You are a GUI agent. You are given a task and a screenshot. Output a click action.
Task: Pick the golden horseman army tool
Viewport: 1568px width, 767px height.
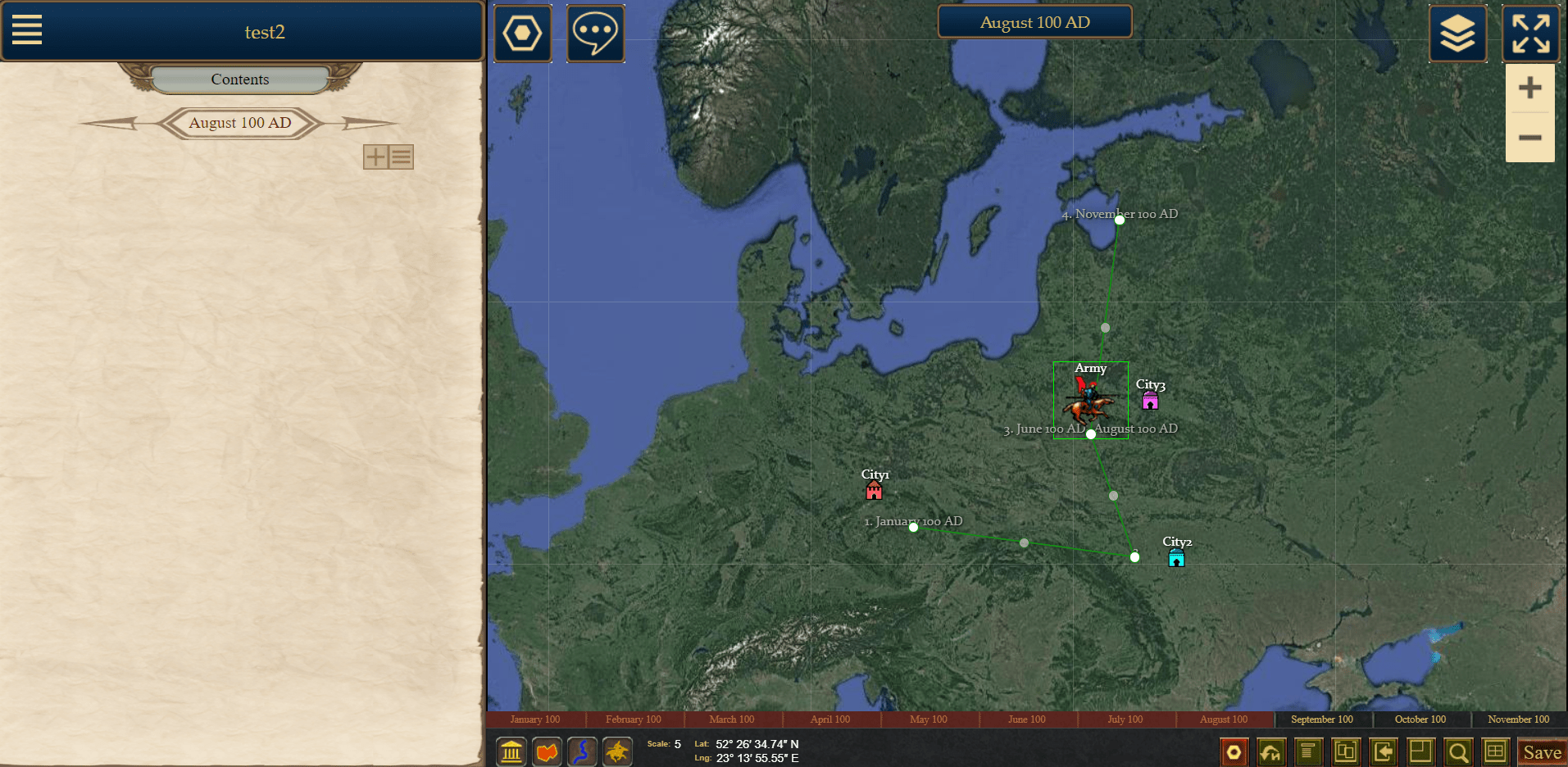617,751
